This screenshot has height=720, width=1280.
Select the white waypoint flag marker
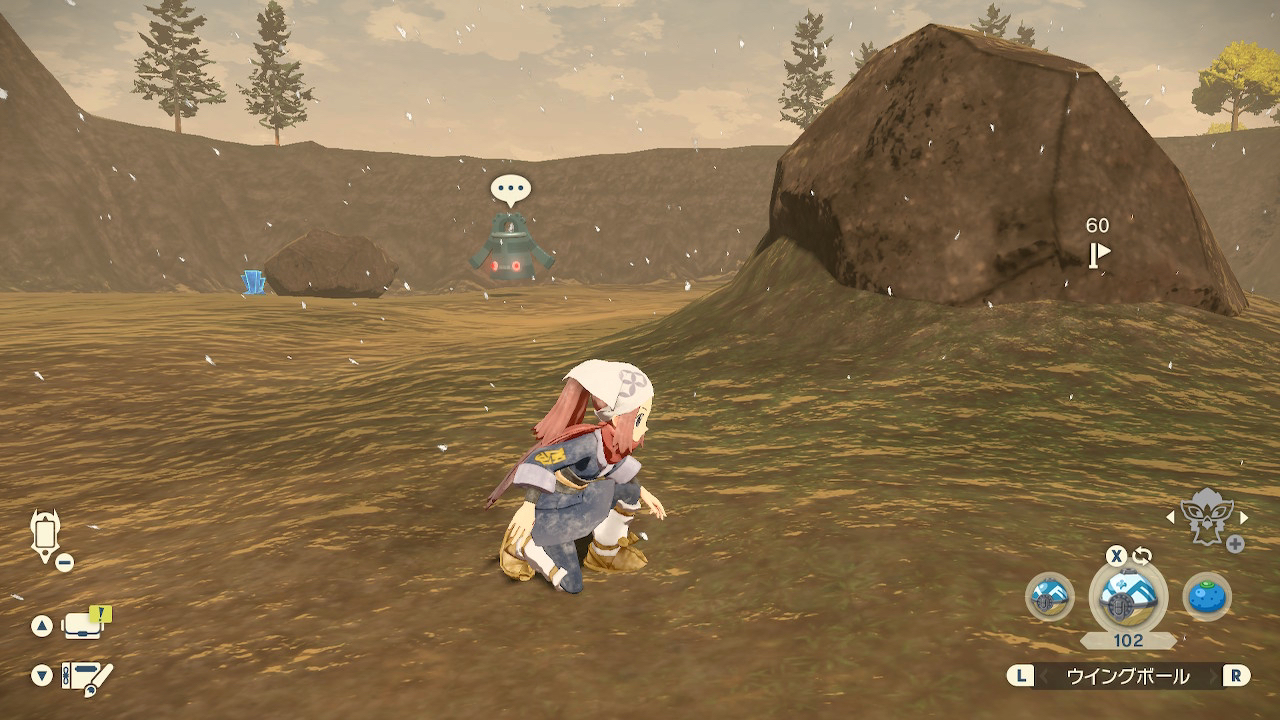click(x=1099, y=254)
